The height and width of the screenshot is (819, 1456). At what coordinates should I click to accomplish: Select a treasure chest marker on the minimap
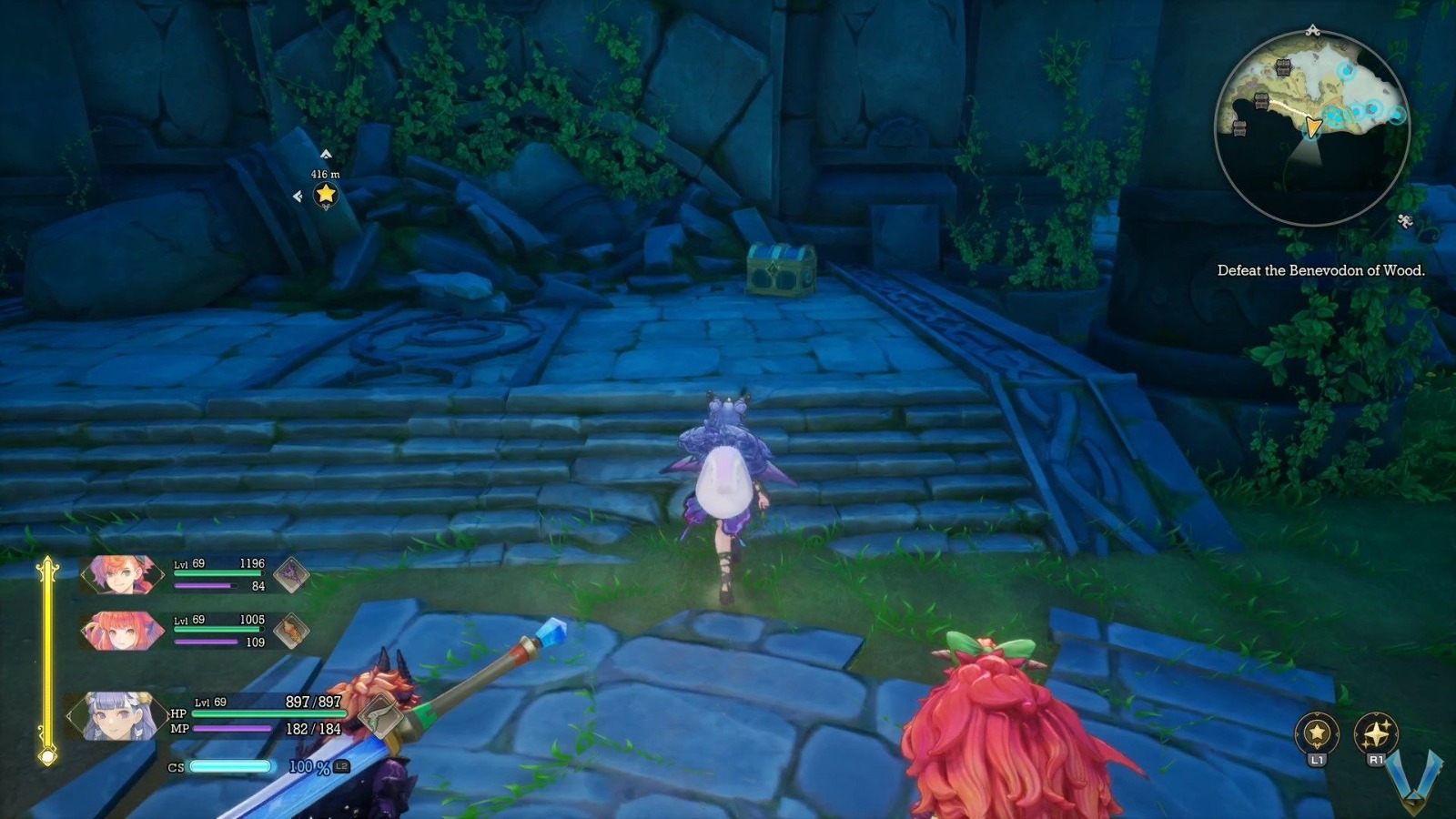(1284, 68)
